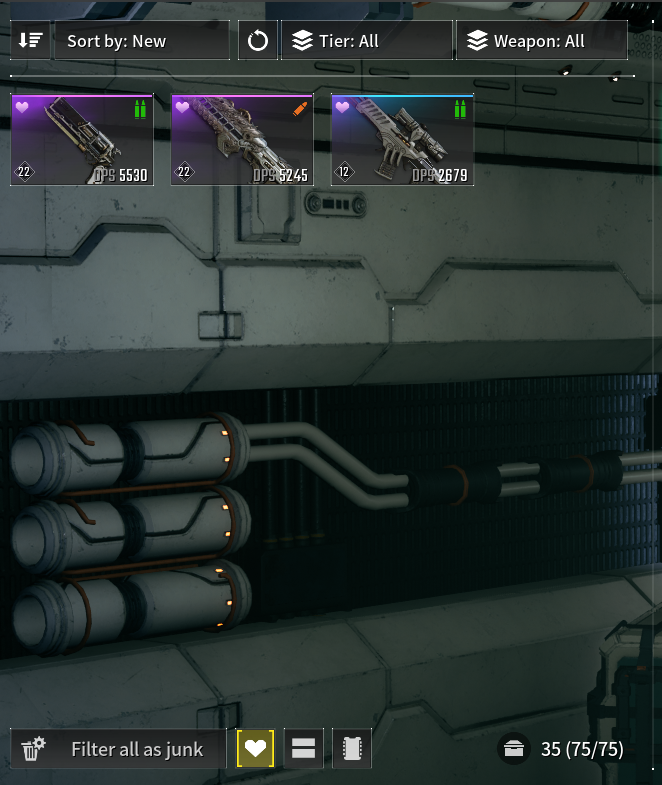
Task: Open the Tier: All filter
Action: 366,41
